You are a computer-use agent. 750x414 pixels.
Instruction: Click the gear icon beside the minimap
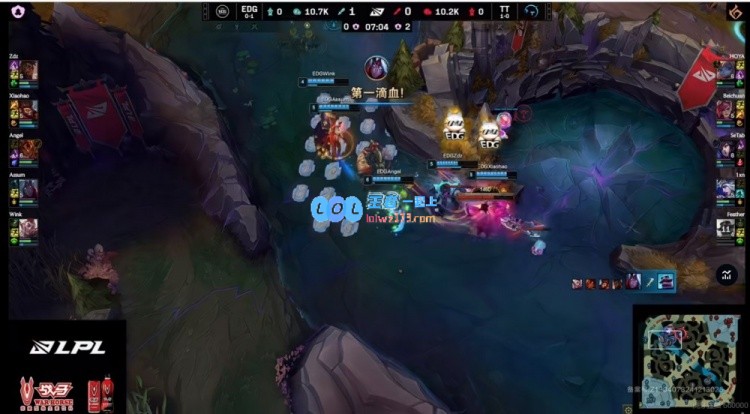click(628, 407)
